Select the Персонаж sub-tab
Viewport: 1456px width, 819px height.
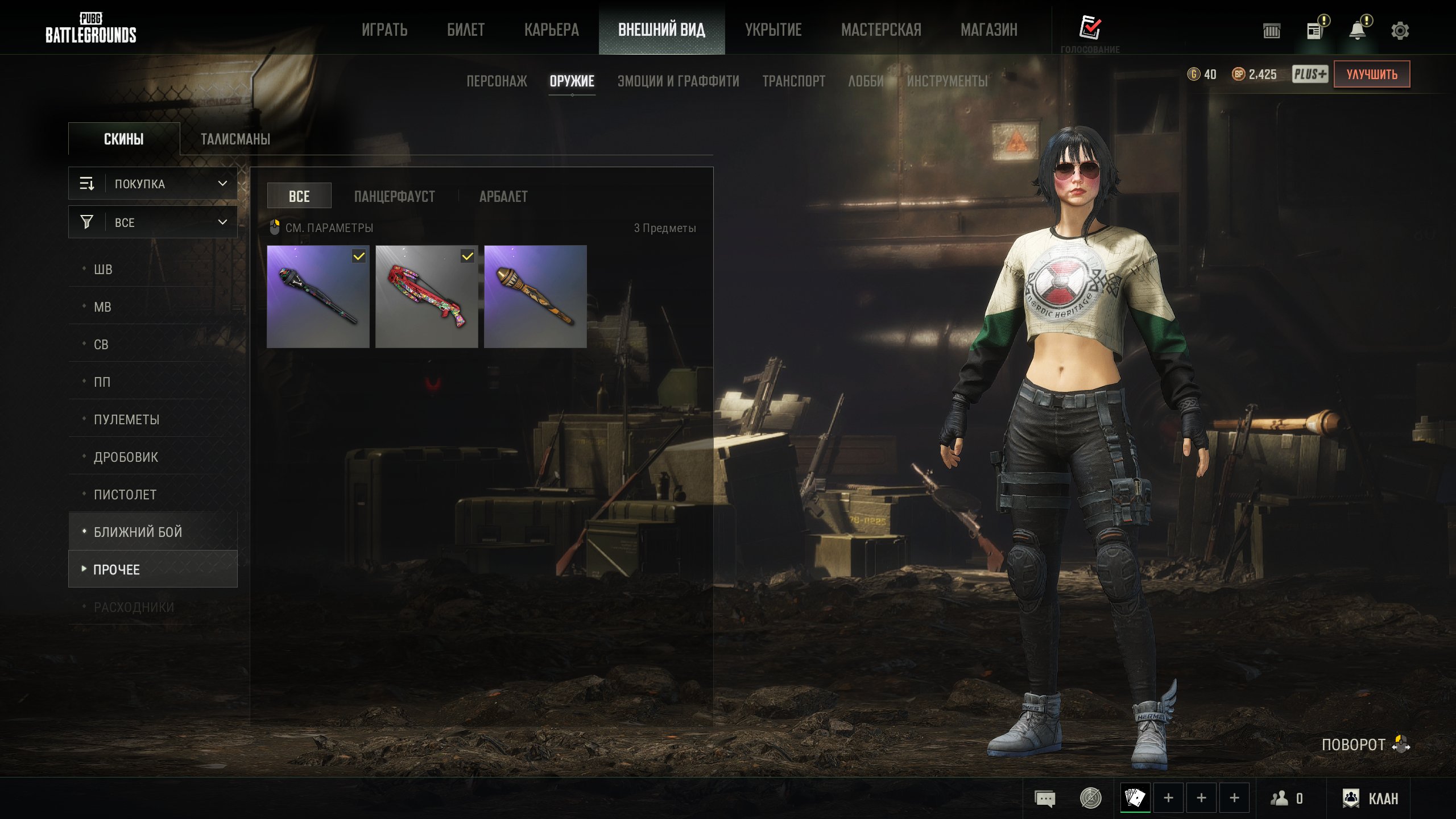tap(497, 81)
